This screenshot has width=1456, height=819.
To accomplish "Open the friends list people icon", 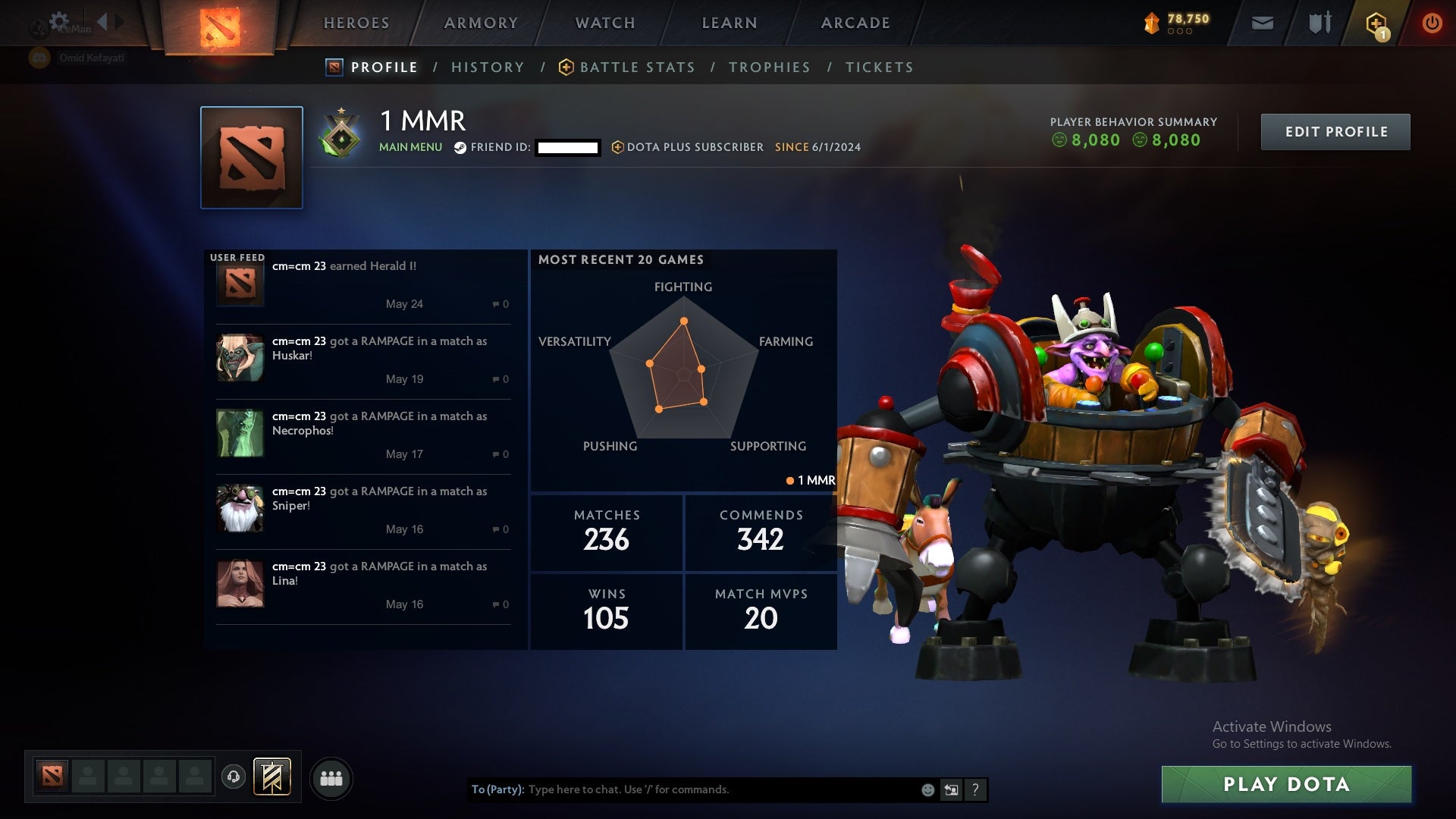I will 331,777.
